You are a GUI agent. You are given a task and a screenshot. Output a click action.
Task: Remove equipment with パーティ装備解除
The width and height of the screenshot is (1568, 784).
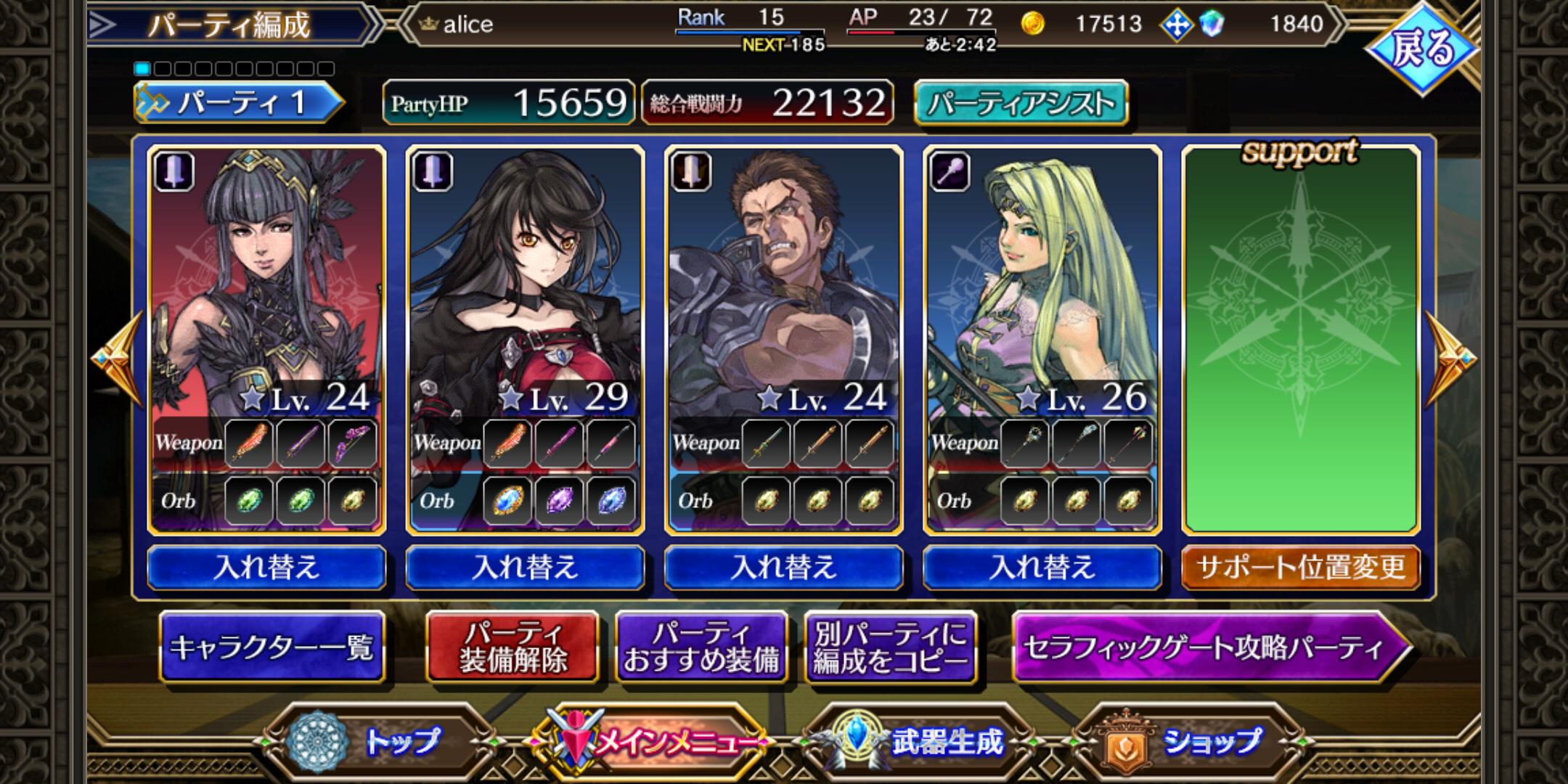pos(513,647)
